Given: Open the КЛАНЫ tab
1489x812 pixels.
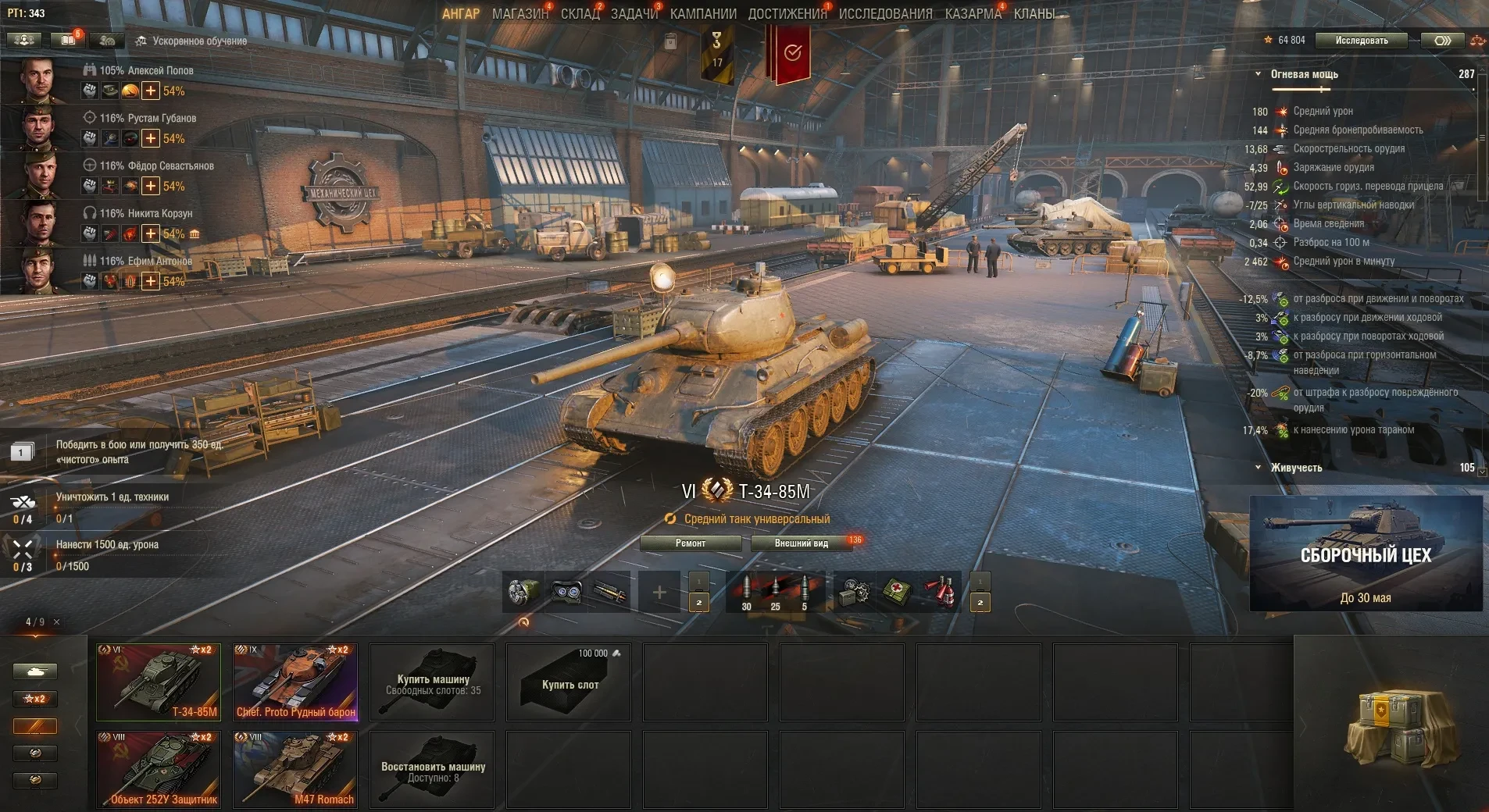Looking at the screenshot, I should 1034,14.
